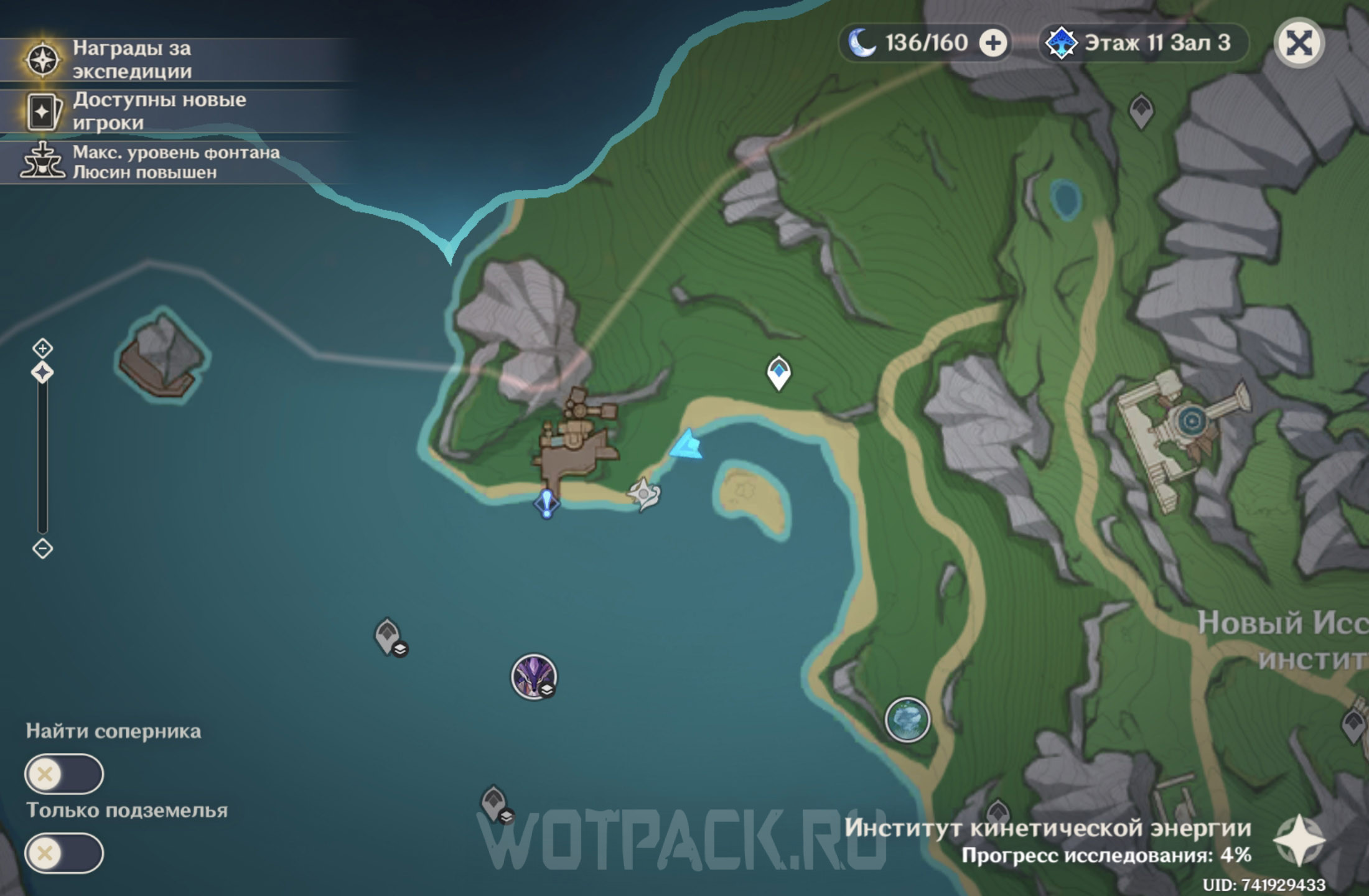Select the round domain marker on the coast
The image size is (1369, 896).
tap(907, 720)
